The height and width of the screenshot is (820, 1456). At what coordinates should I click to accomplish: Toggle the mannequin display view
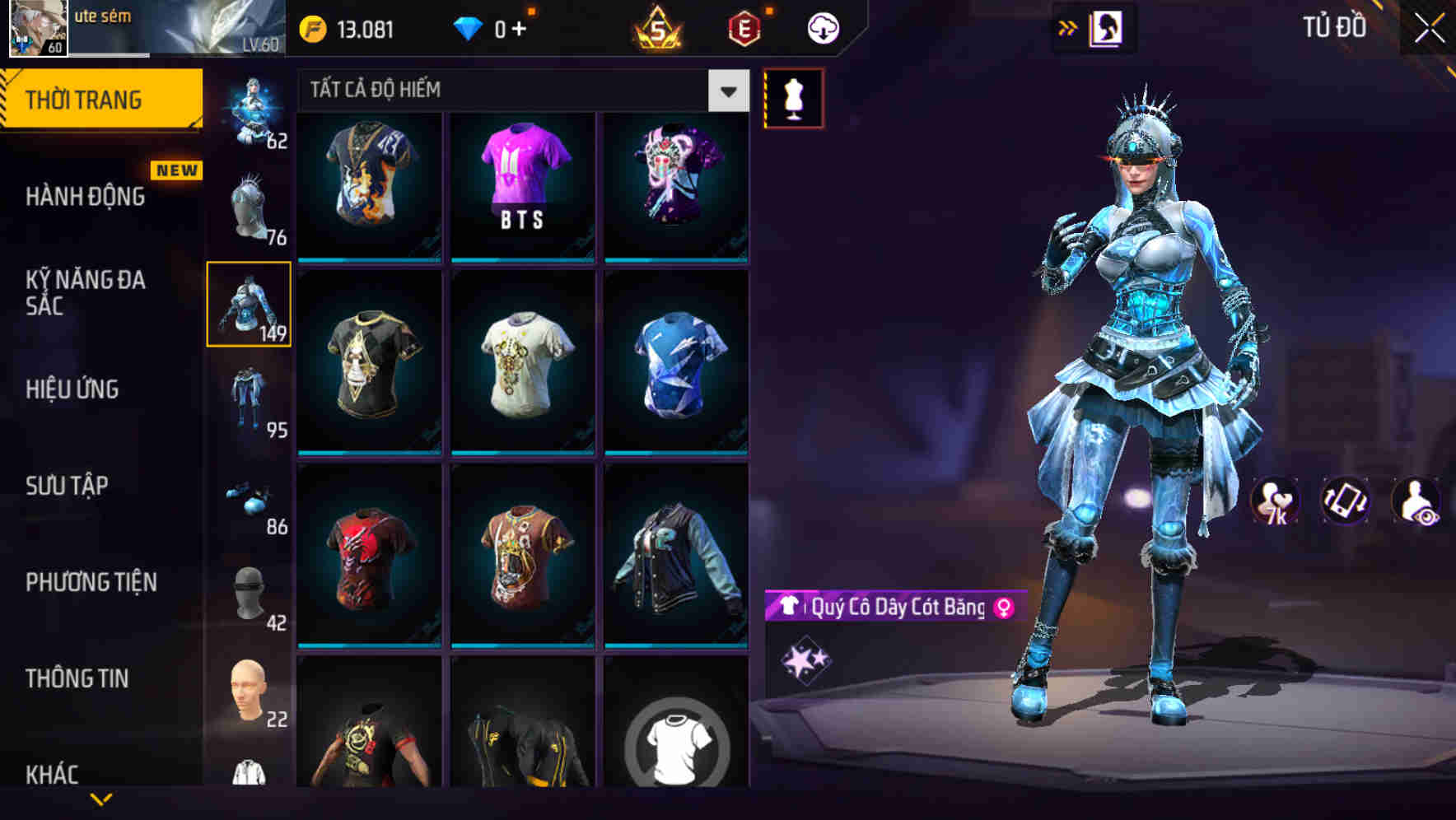coord(794,96)
